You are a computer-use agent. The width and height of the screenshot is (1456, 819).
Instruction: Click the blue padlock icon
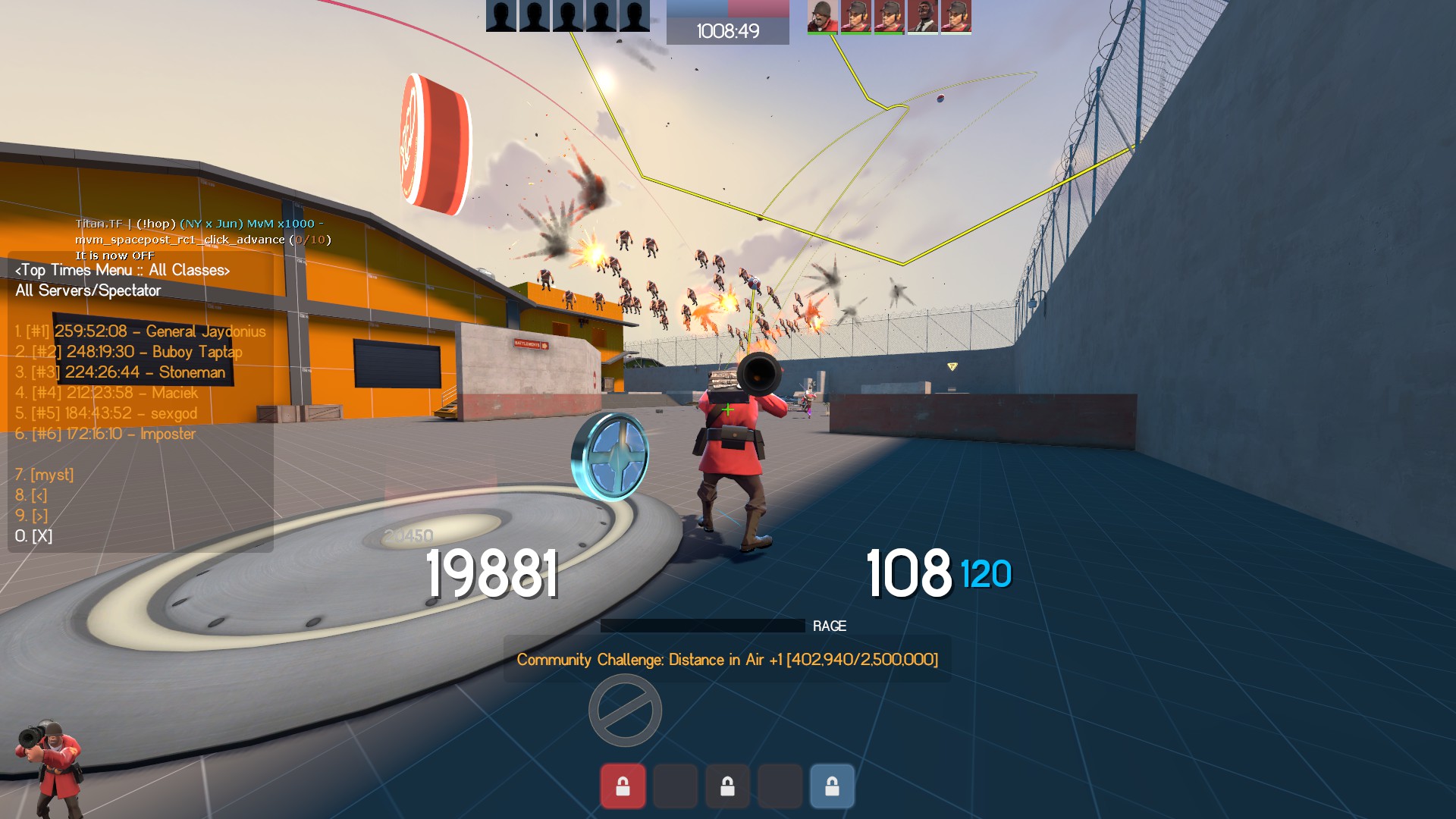click(832, 786)
